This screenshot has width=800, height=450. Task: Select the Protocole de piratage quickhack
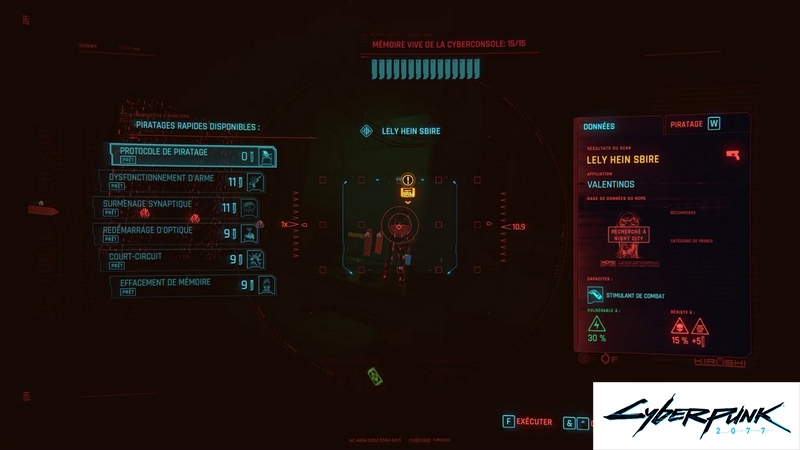(192, 156)
